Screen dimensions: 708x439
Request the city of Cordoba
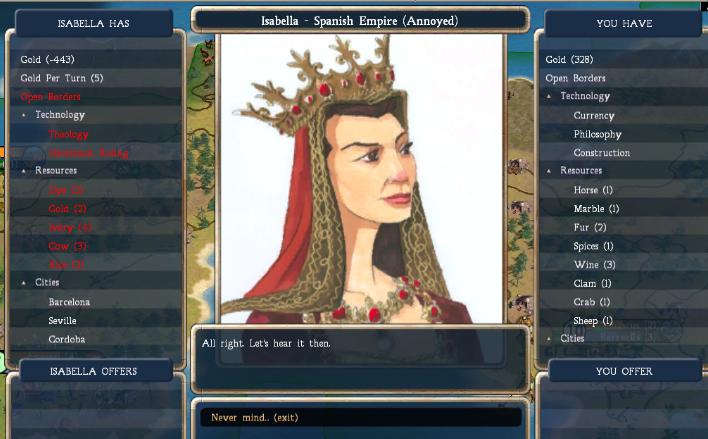pyautogui.click(x=67, y=339)
